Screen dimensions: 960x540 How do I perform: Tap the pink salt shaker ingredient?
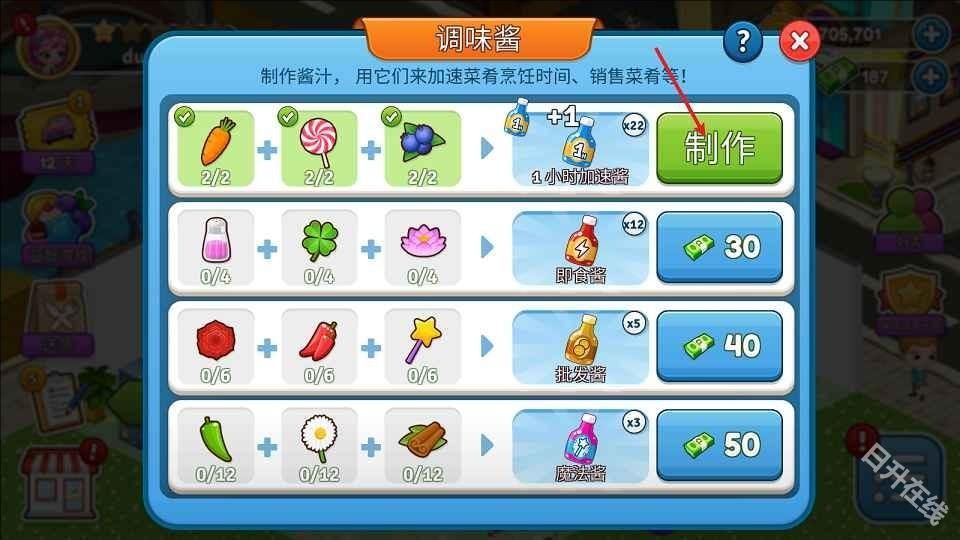tap(216, 247)
